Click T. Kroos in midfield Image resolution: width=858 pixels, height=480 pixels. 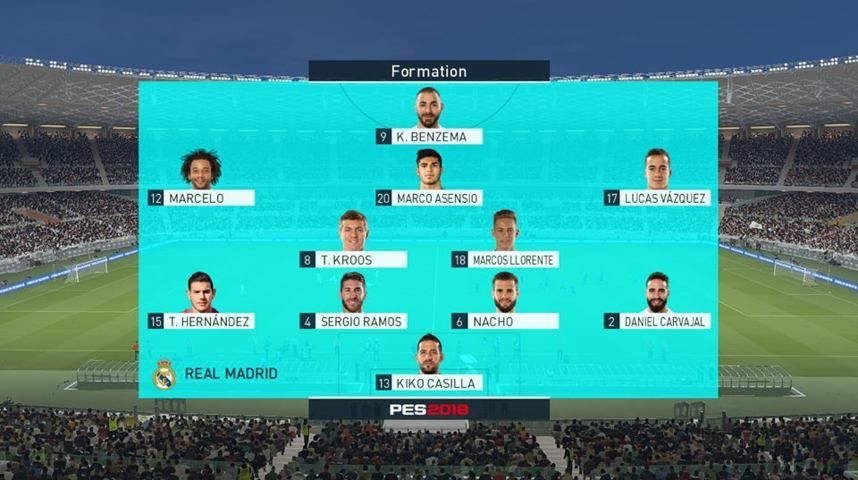[x=353, y=260]
